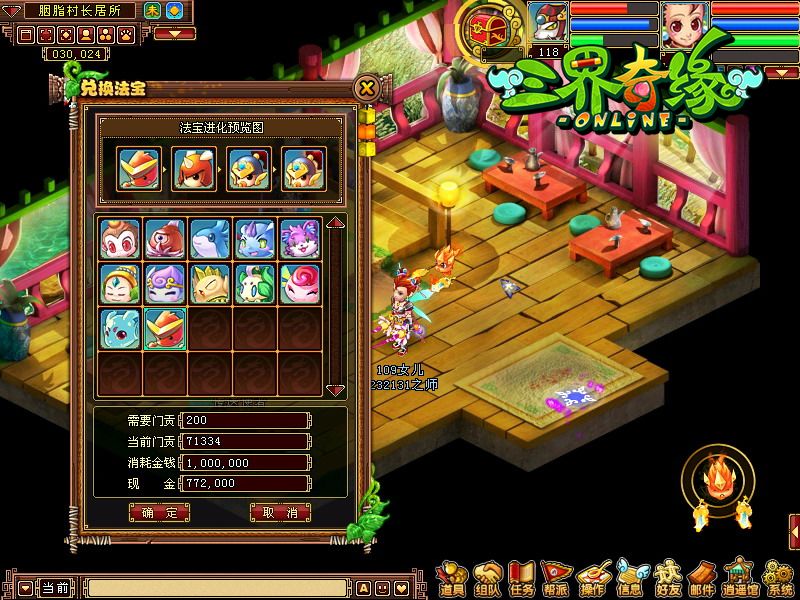Select the red monkey face treasure
Viewport: 800px width, 600px height.
tap(119, 239)
